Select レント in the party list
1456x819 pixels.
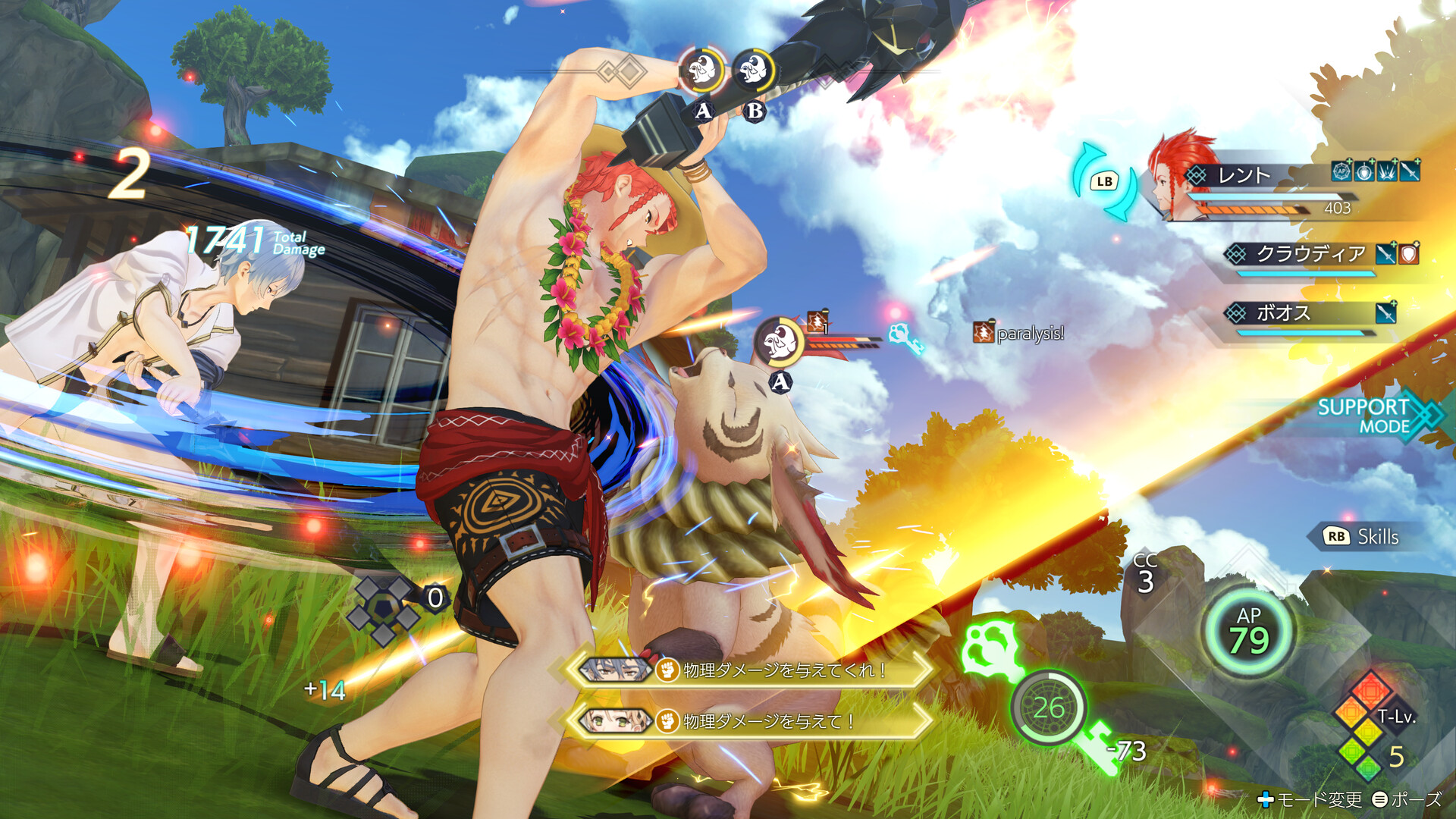1244,176
